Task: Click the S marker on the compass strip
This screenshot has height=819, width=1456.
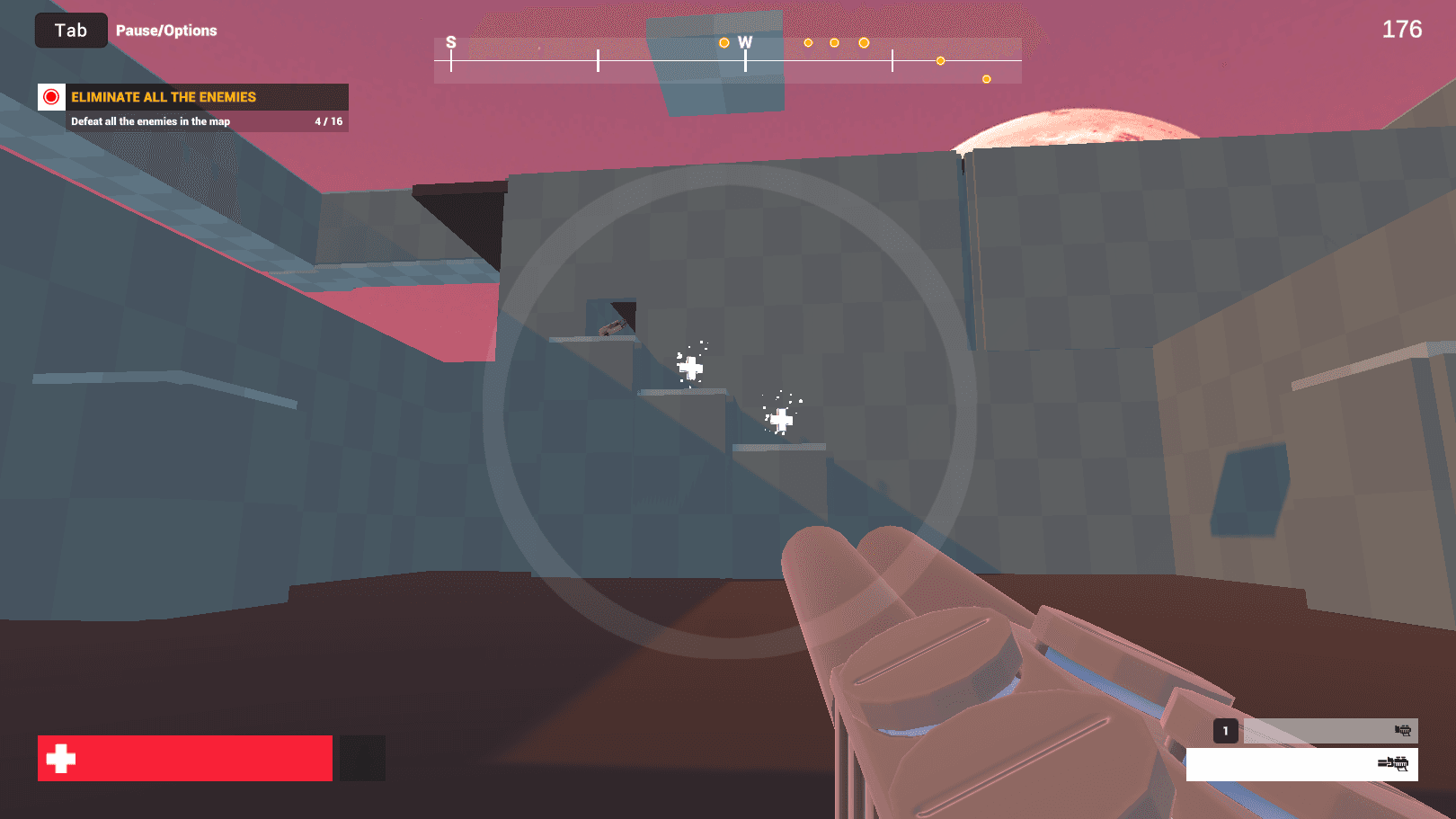Action: coord(449,42)
